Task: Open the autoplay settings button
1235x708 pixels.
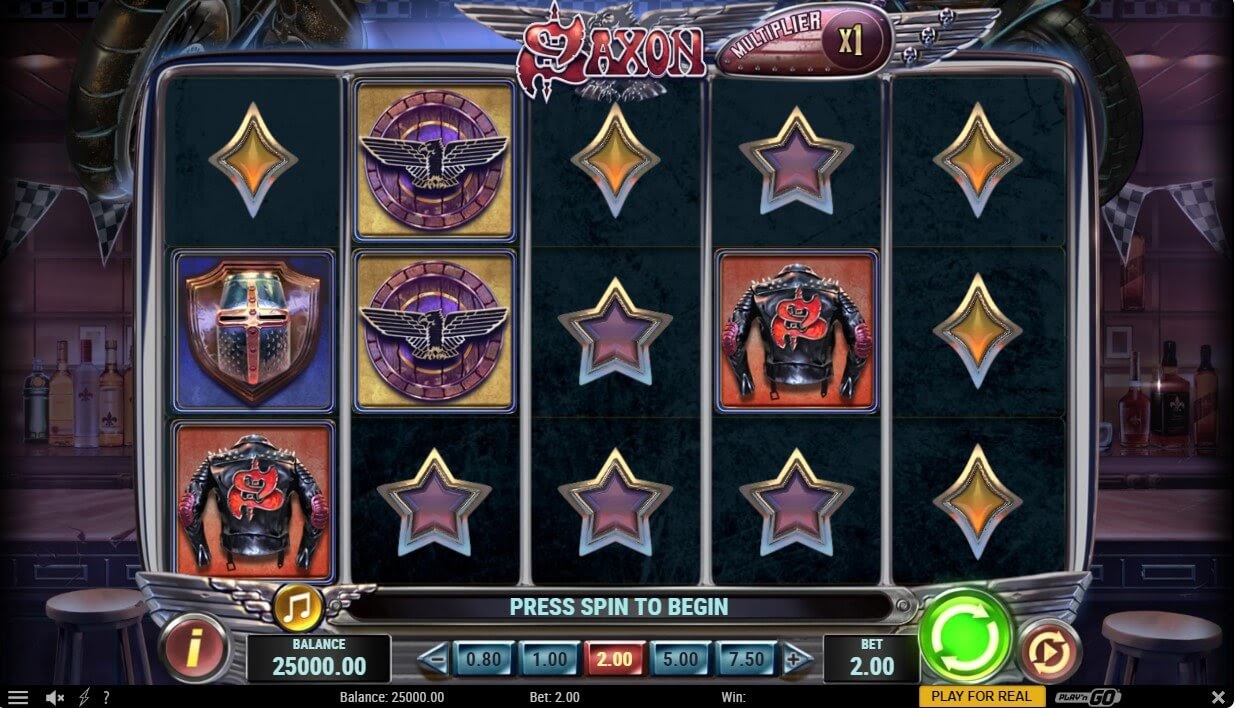Action: click(x=1050, y=650)
